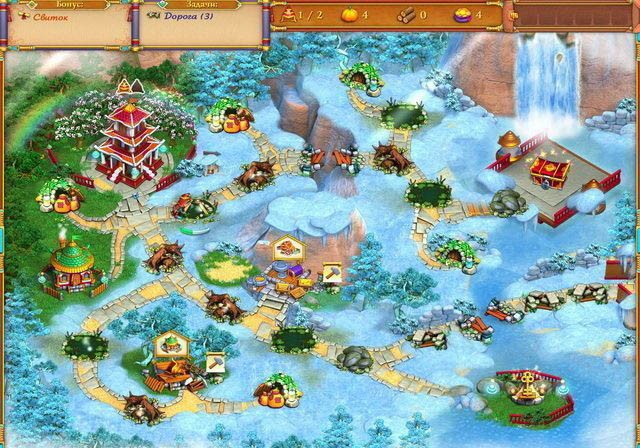The height and width of the screenshot is (448, 640).
Task: Click the hammer build icon beside the stone workshop
Action: coord(330,271)
